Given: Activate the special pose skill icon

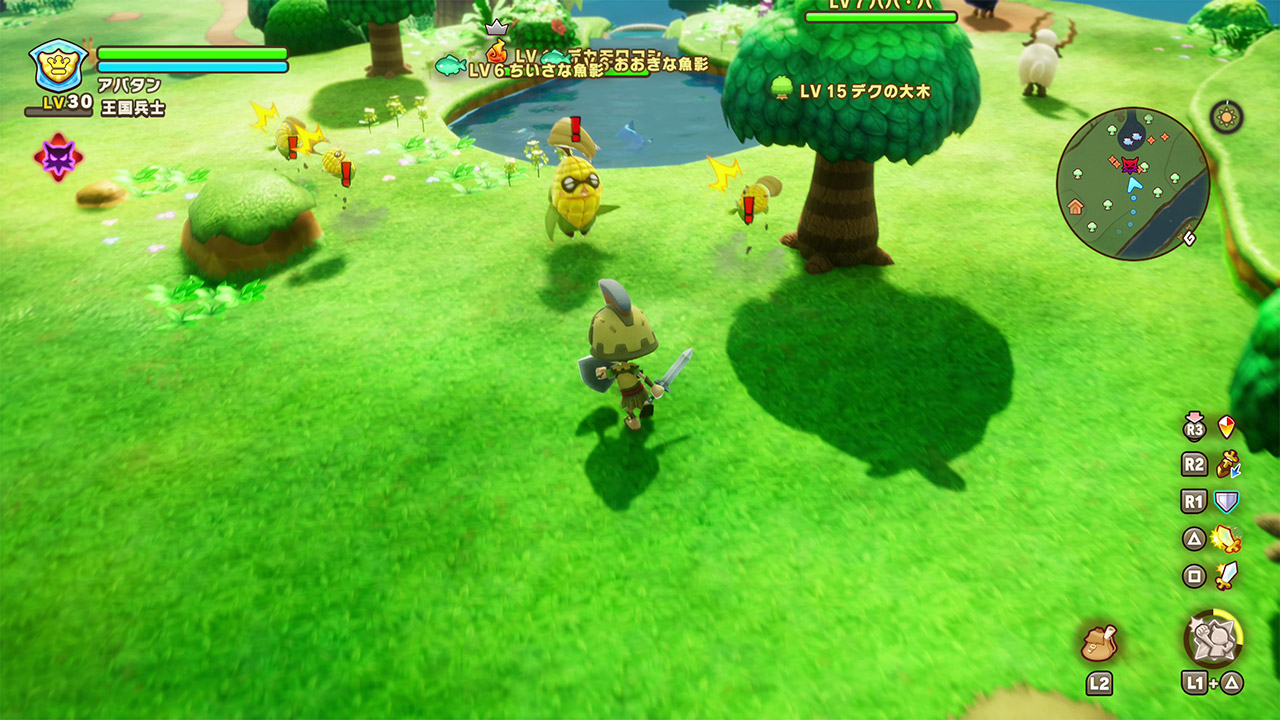Looking at the screenshot, I should coord(1213,638).
